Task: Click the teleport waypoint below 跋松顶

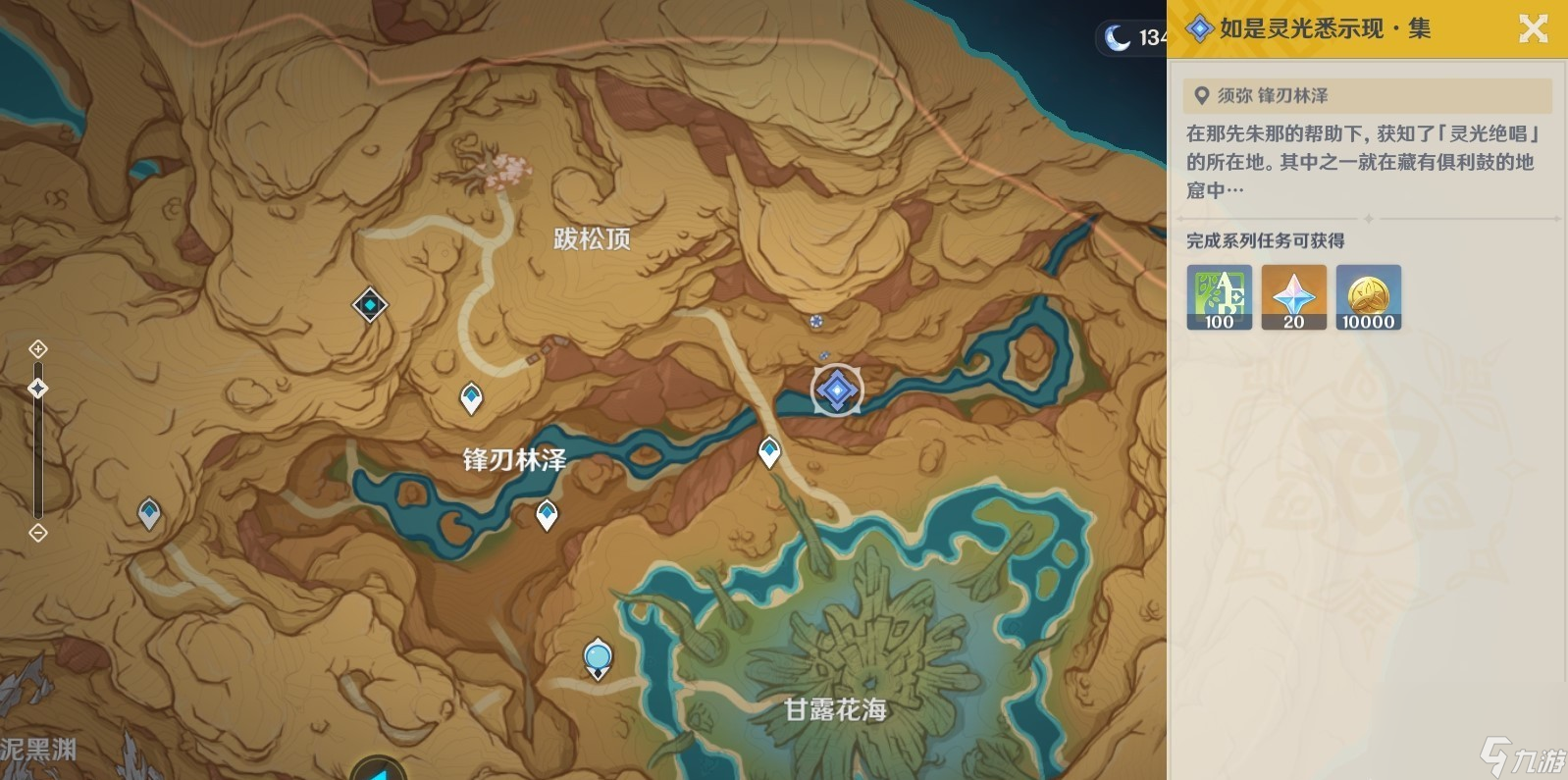Action: click(472, 395)
